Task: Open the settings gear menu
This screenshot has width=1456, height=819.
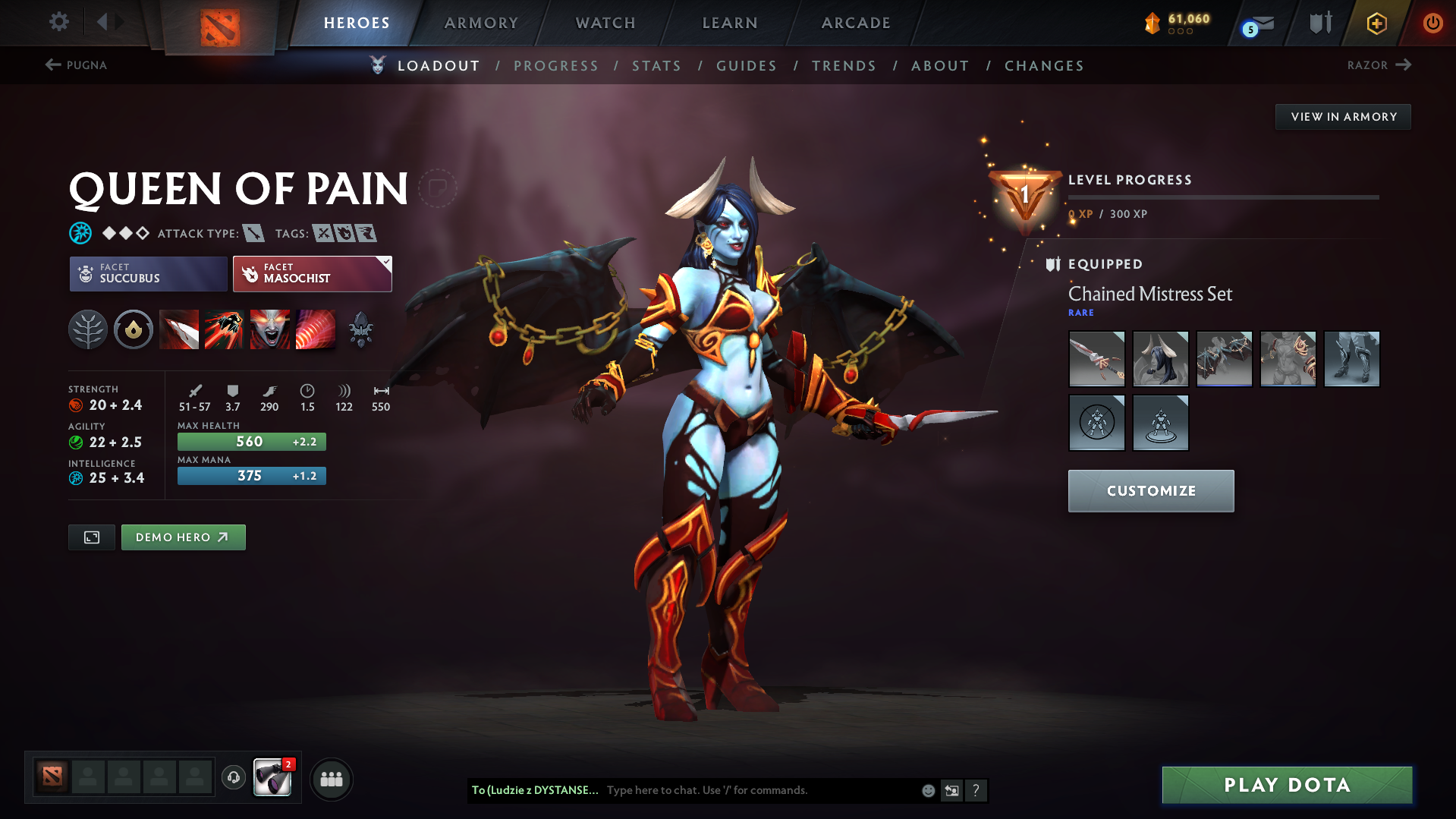Action: pos(58,22)
